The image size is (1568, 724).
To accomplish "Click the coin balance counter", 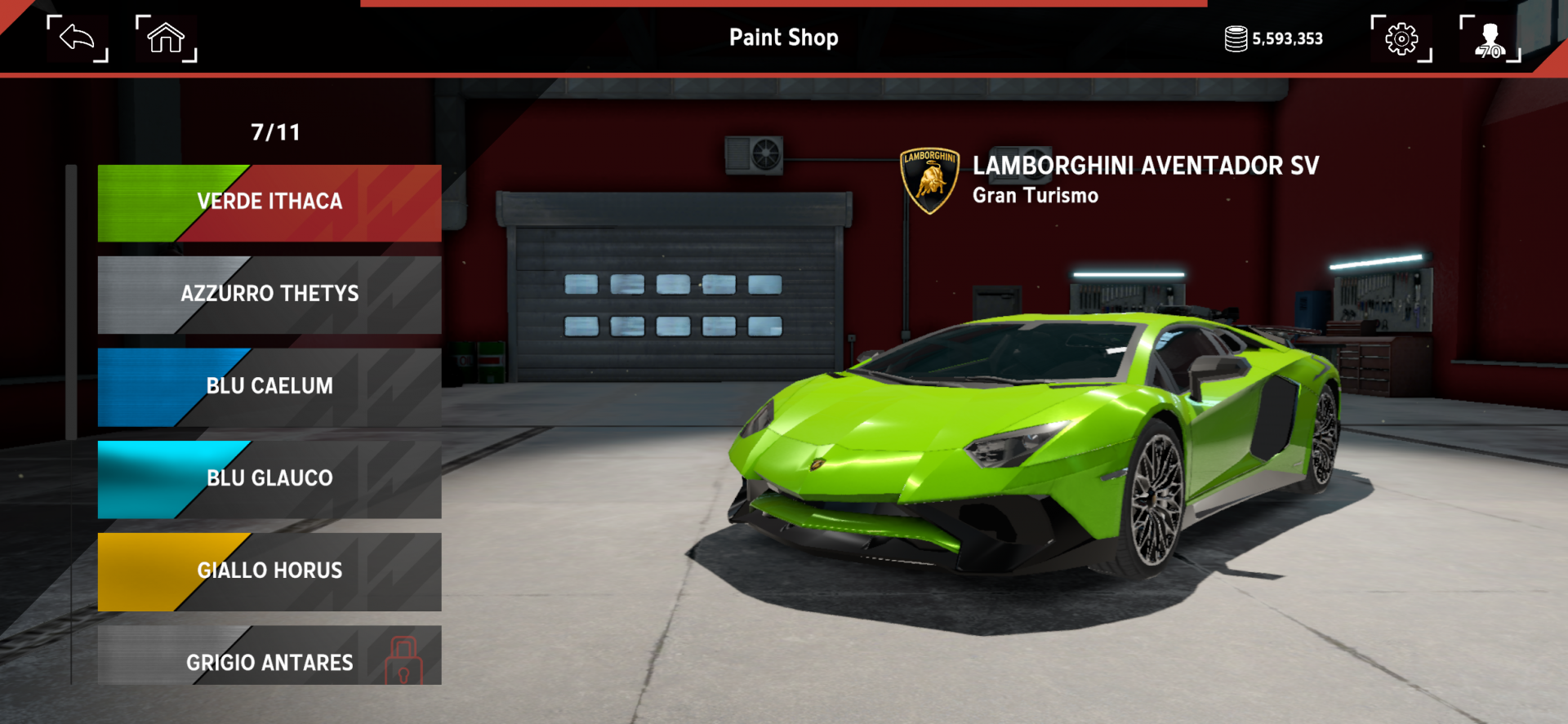I will point(1274,38).
